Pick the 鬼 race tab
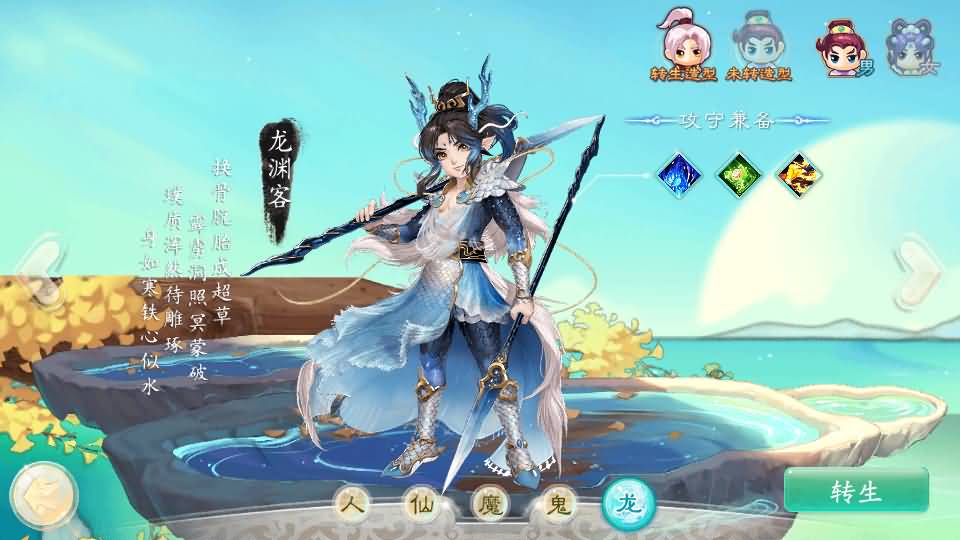This screenshot has height=540, width=960. coord(556,505)
